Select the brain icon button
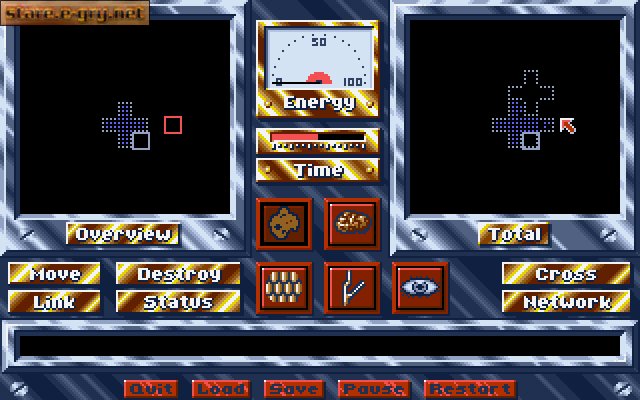The image size is (640, 400). click(x=350, y=221)
